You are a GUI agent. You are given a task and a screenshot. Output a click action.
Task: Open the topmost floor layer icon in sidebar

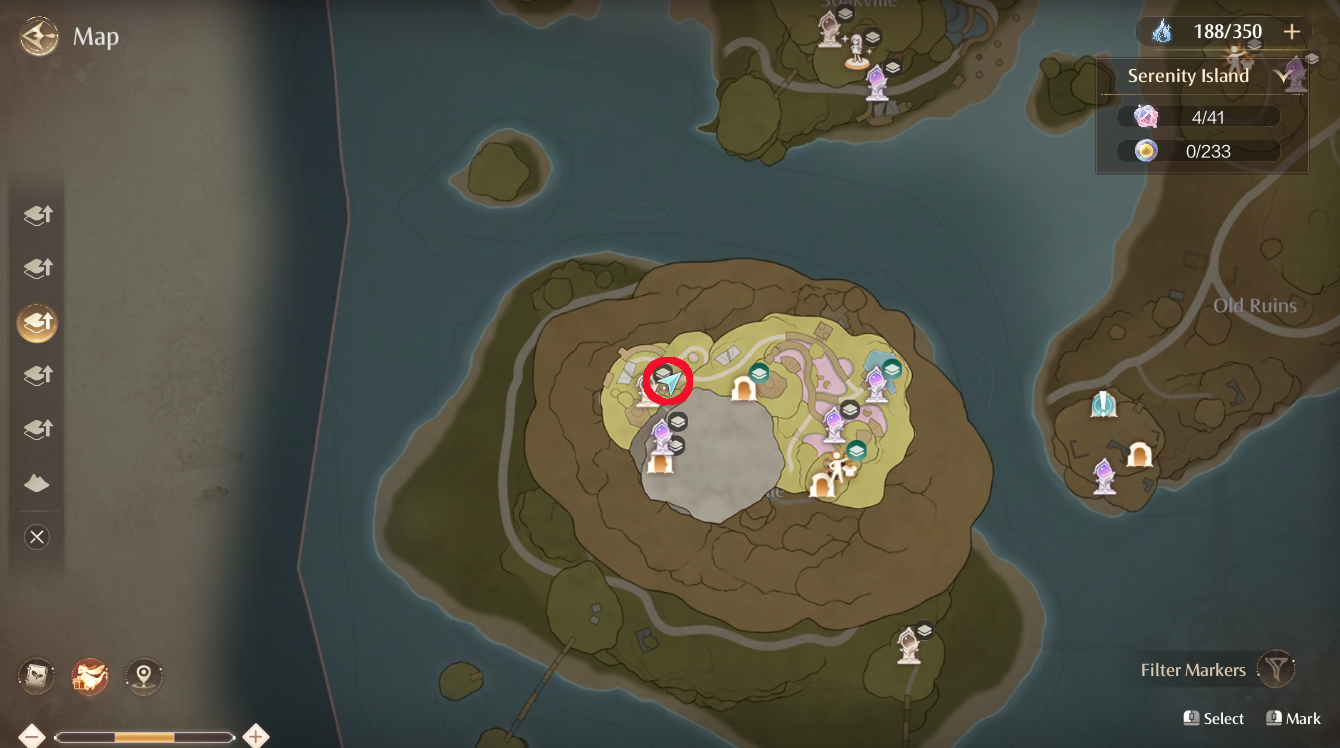[x=37, y=215]
